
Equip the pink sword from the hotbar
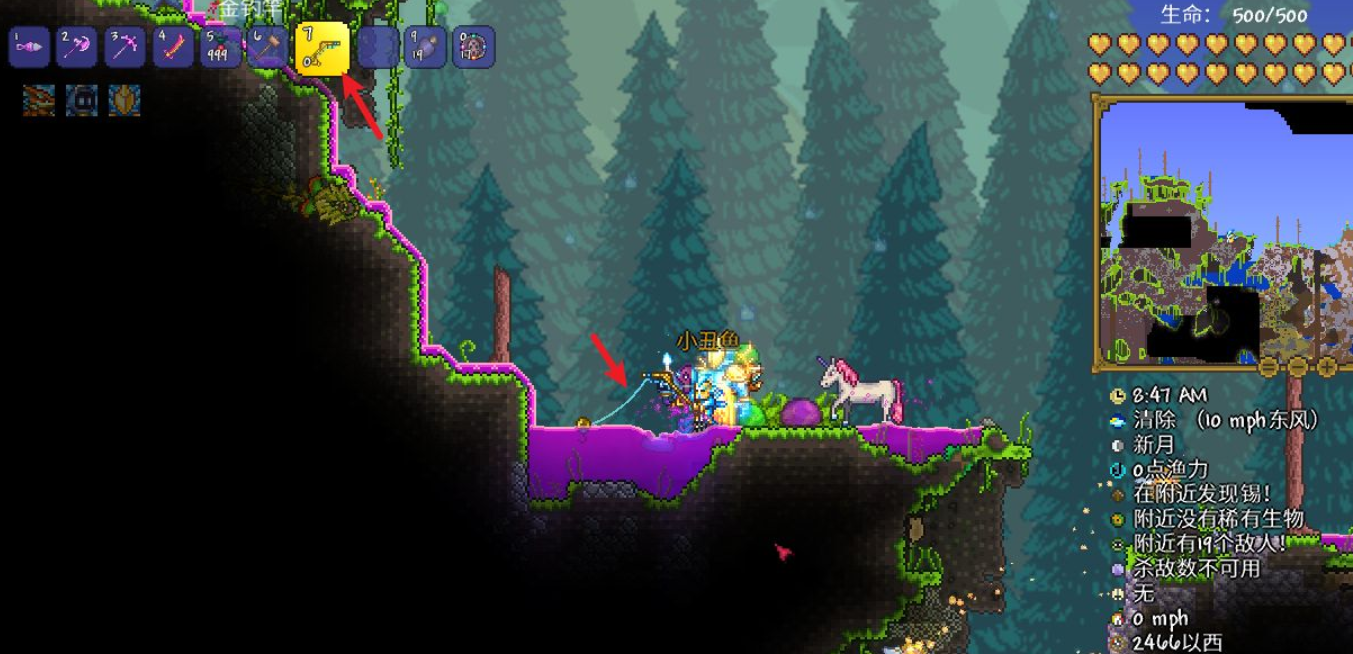click(174, 47)
